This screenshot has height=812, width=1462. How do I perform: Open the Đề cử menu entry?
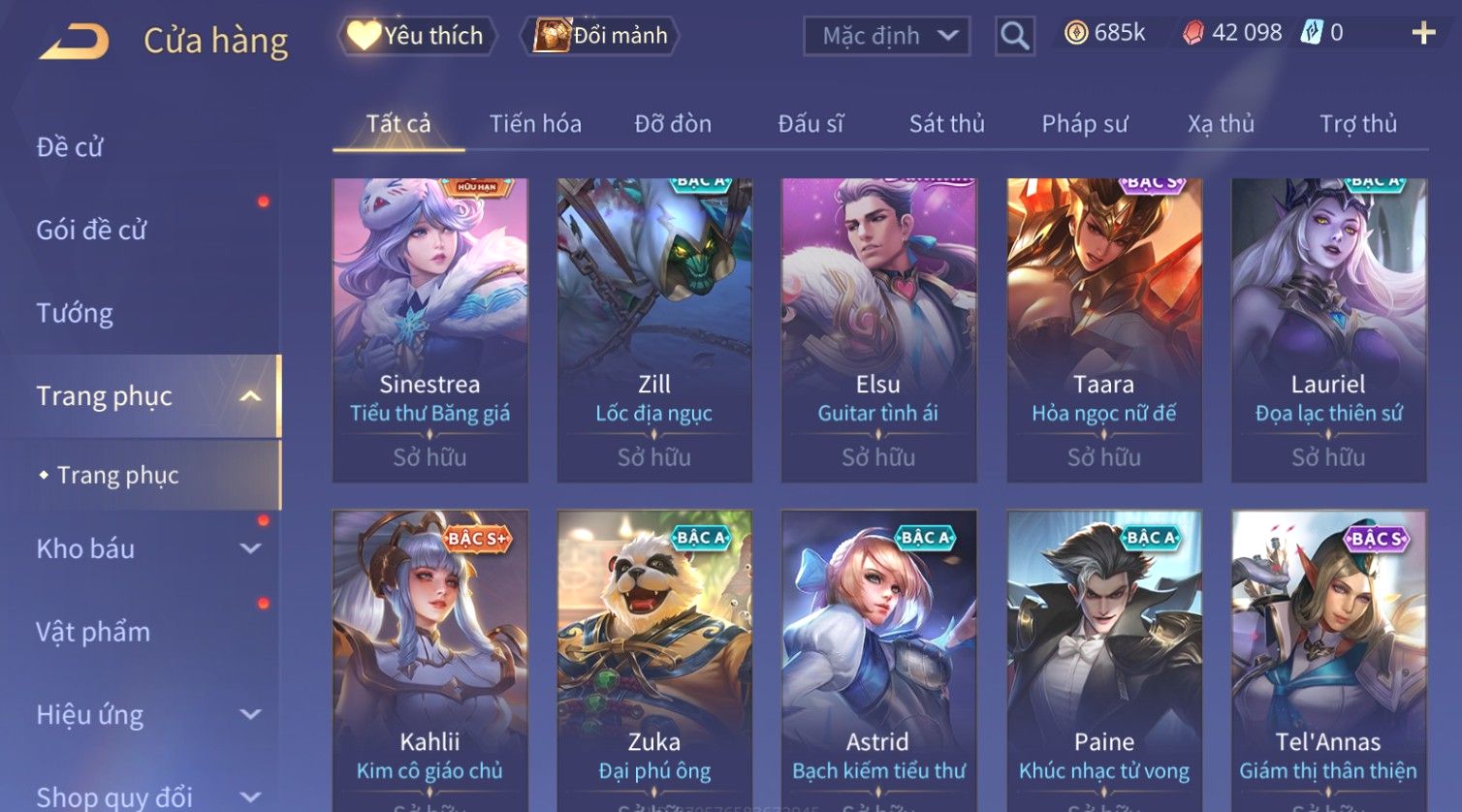(x=70, y=147)
